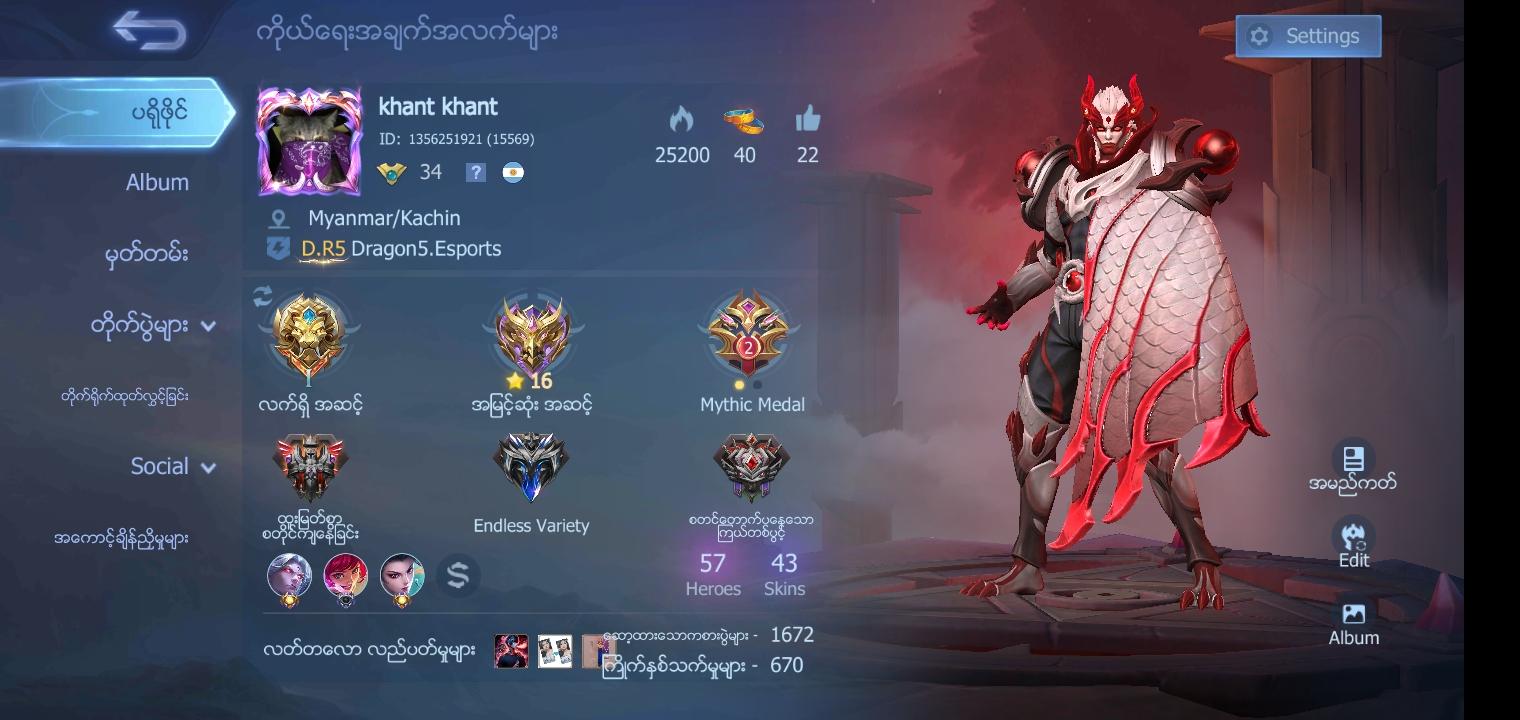Tap the S-shaped swap icon beside favorite heroes
This screenshot has height=720, width=1520.
point(458,575)
